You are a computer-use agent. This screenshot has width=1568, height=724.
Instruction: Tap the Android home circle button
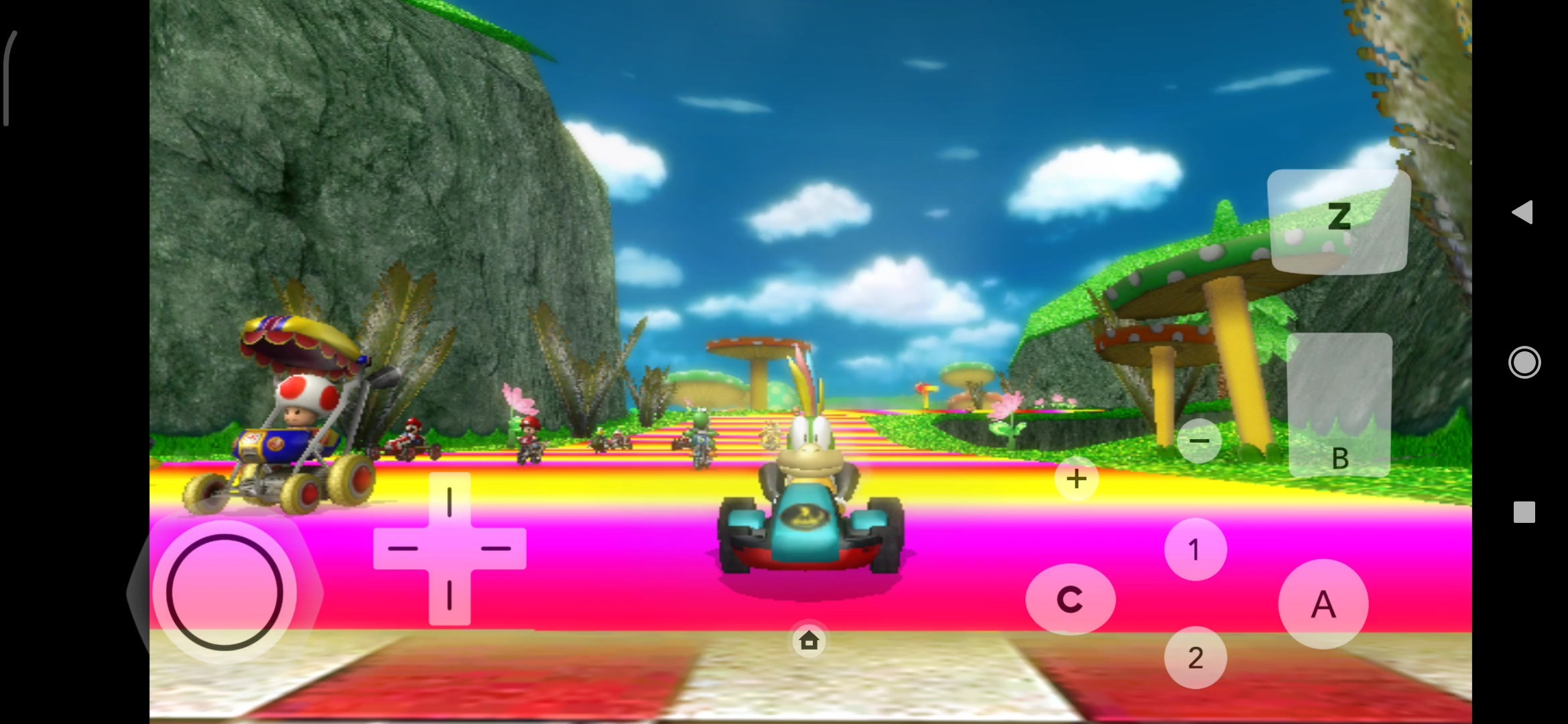[x=1524, y=362]
